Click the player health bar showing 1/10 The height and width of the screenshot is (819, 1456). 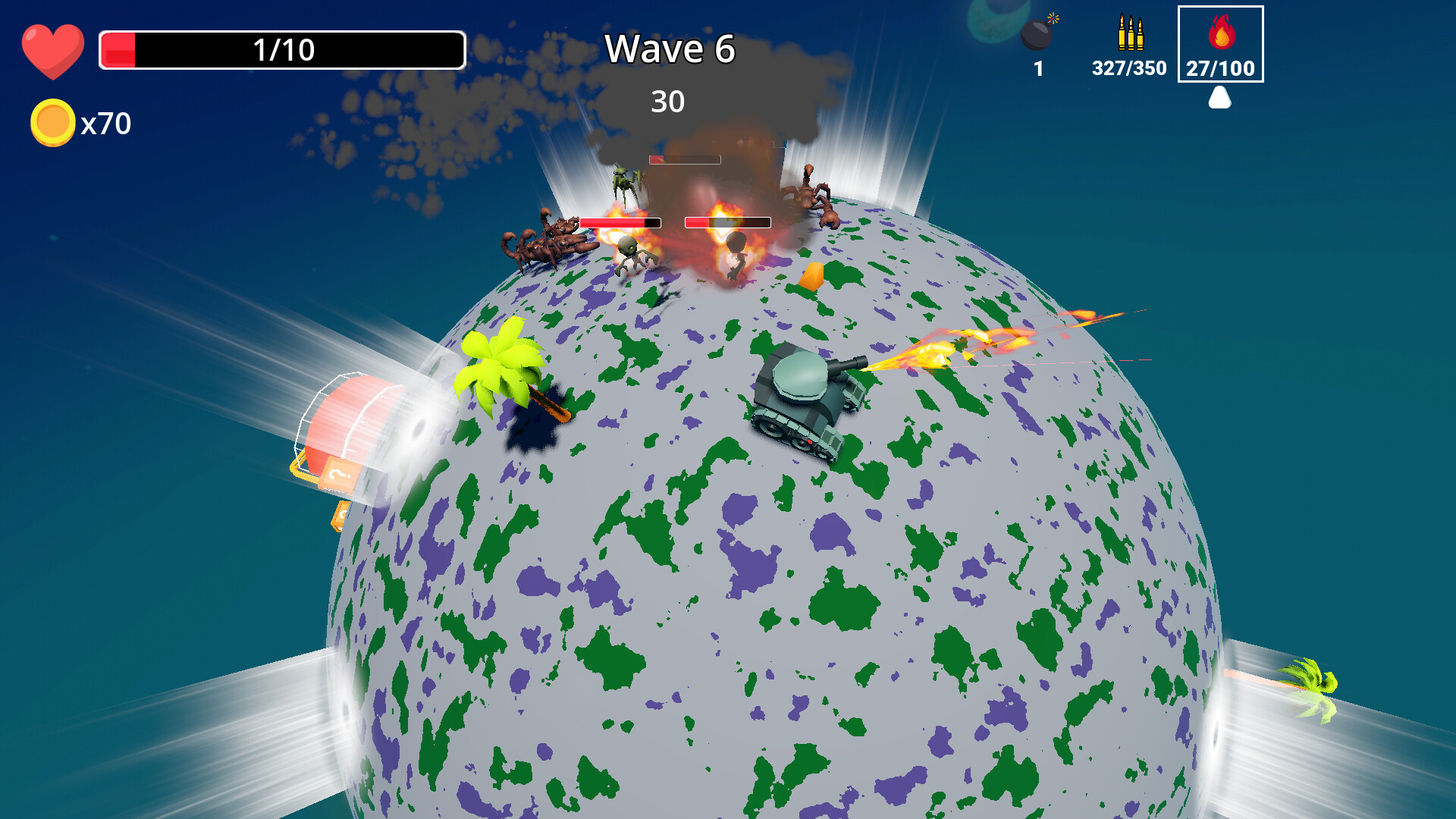(x=281, y=49)
